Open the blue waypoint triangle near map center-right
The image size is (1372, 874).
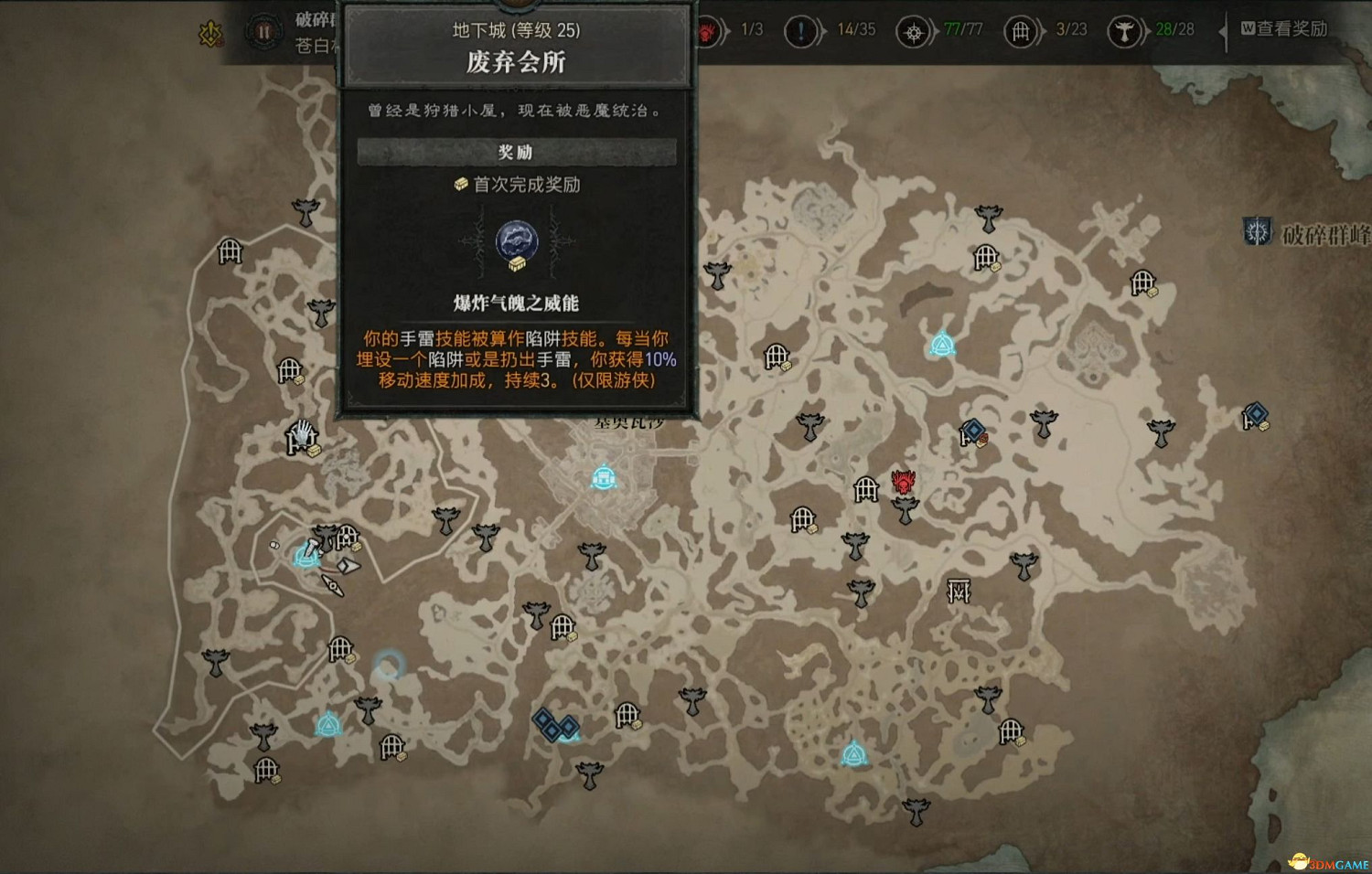click(942, 343)
